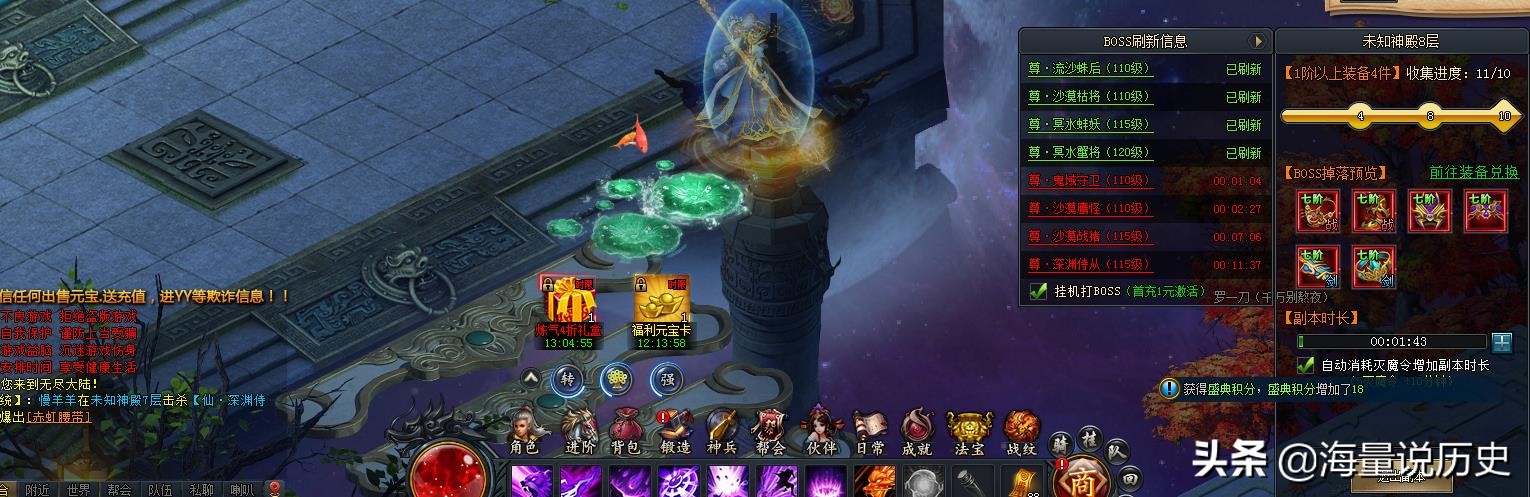The image size is (1530, 497).
Task: Toggle 自动消耗灭魔令 auto-extend checkbox
Action: point(1305,365)
